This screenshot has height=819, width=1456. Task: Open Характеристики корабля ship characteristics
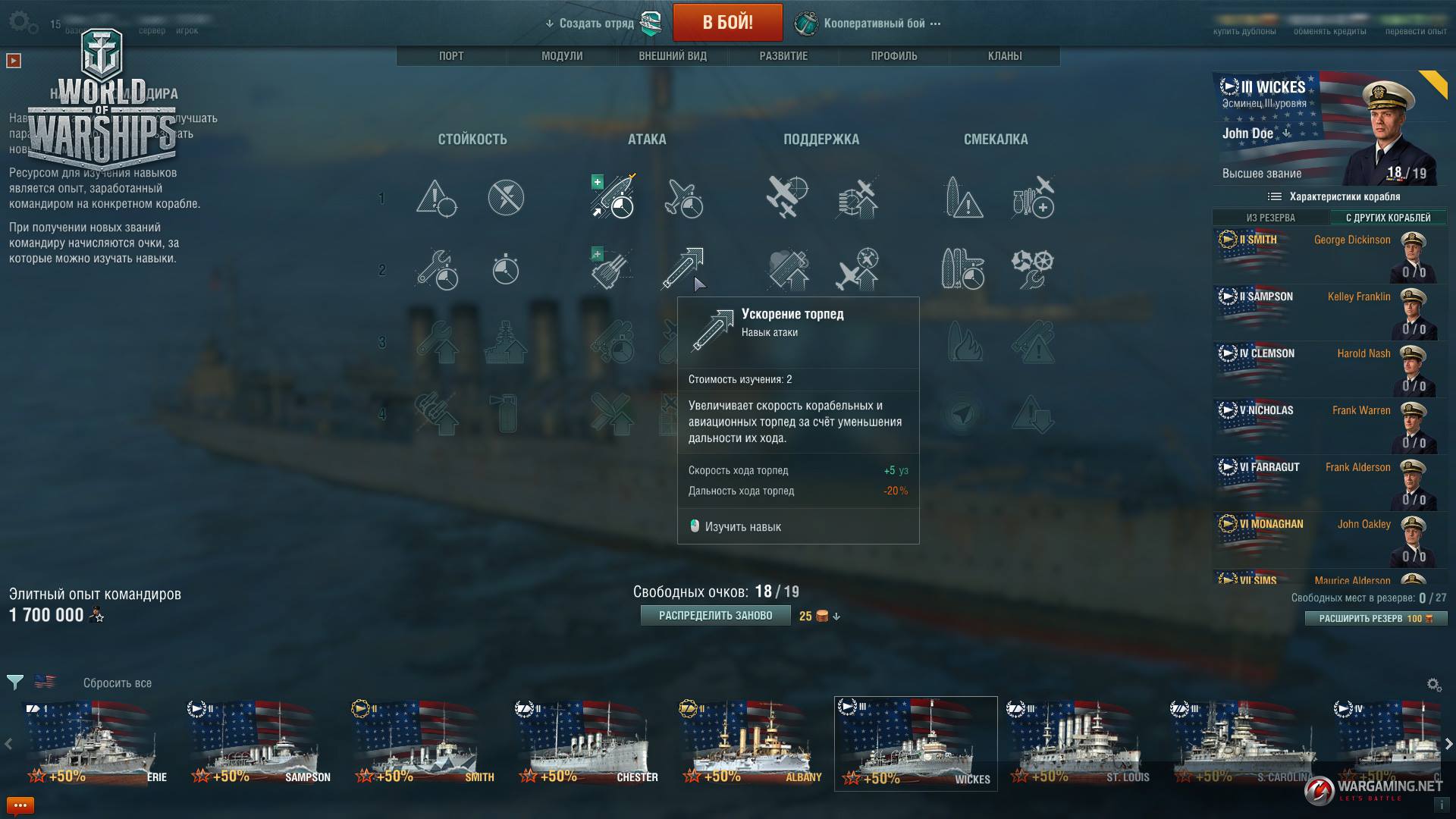coord(1335,197)
